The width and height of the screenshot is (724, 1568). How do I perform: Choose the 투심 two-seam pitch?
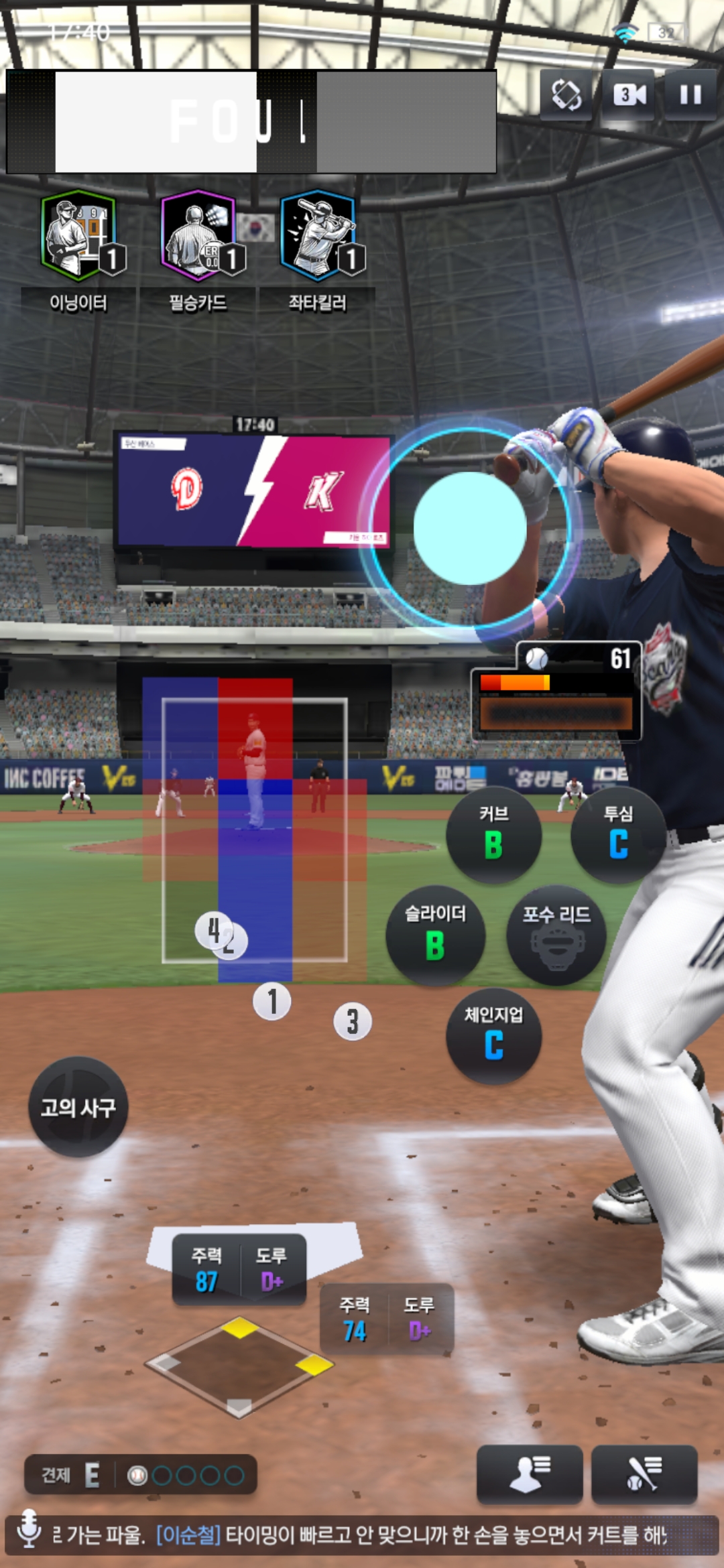click(618, 834)
